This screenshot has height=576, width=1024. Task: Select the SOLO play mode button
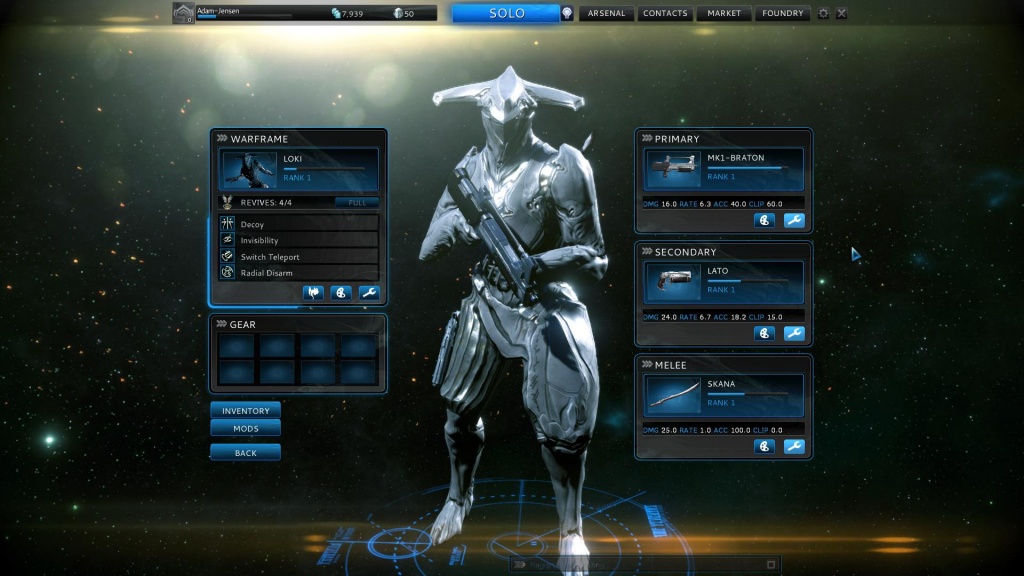point(506,13)
